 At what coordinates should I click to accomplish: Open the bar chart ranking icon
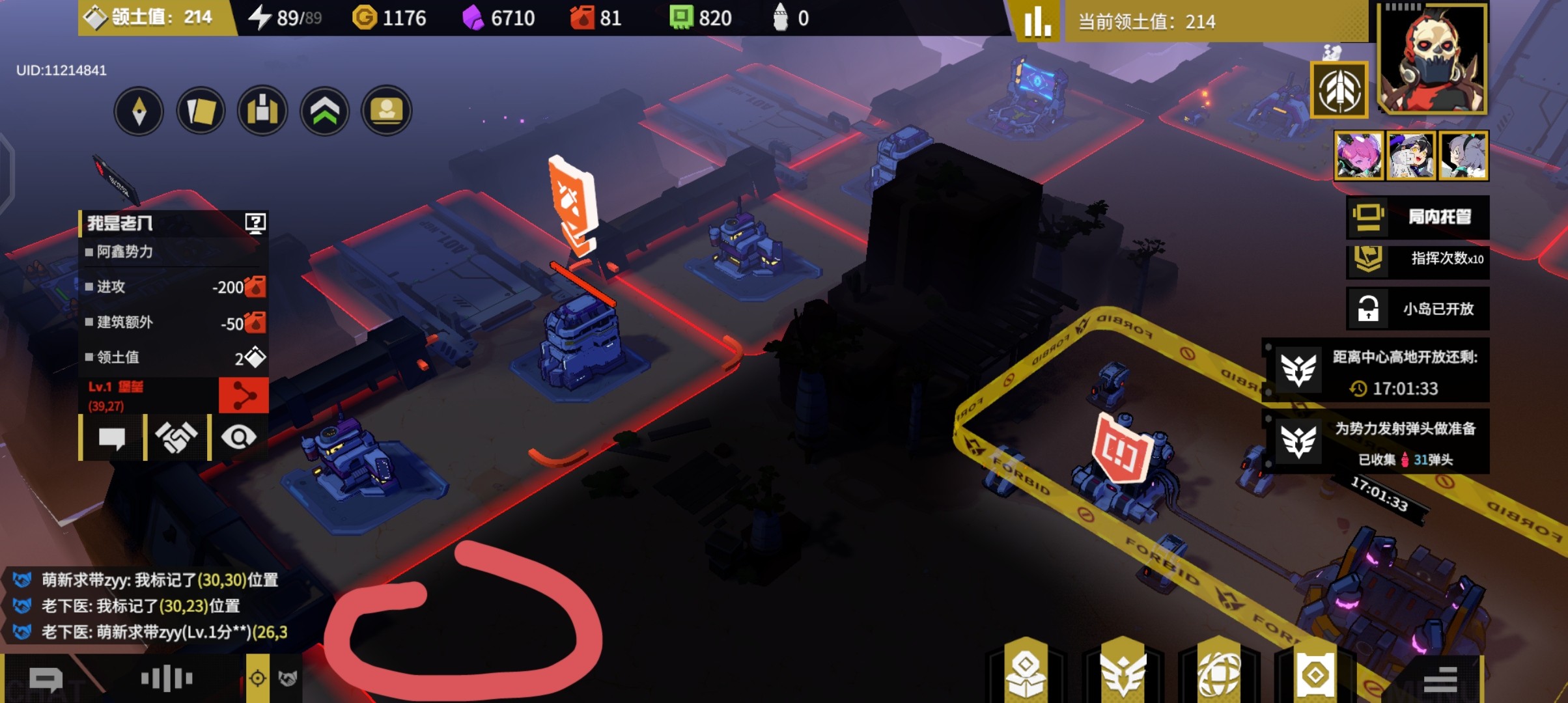pos(1037,21)
